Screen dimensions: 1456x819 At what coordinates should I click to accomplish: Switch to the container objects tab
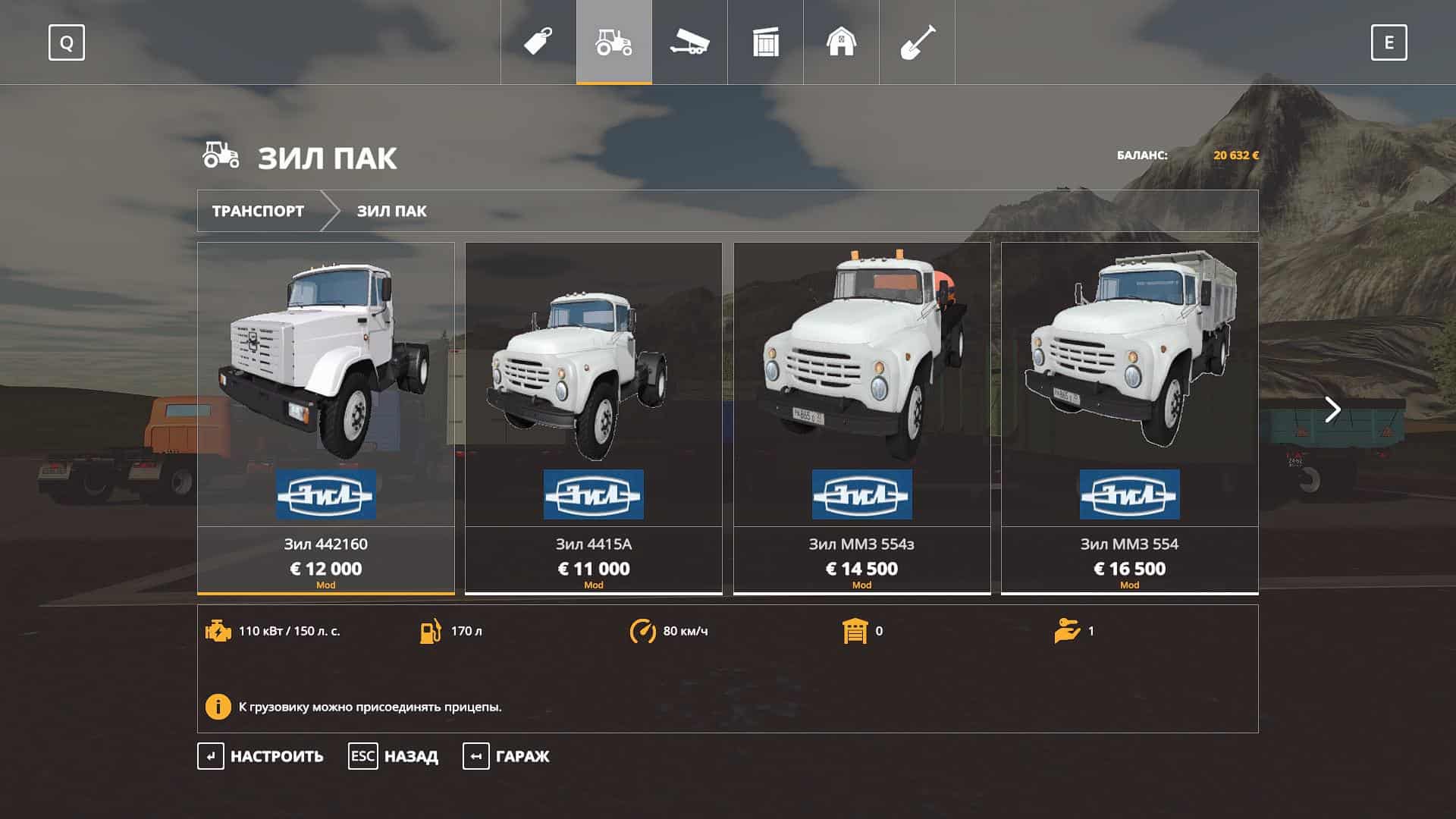[766, 42]
